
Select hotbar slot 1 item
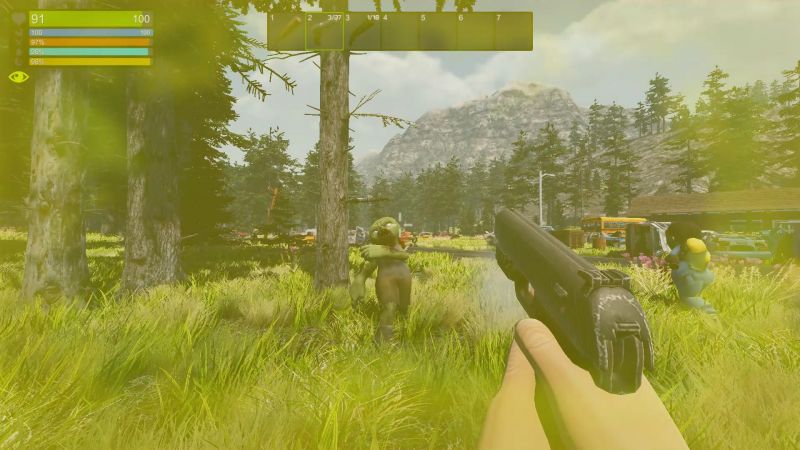pos(286,31)
